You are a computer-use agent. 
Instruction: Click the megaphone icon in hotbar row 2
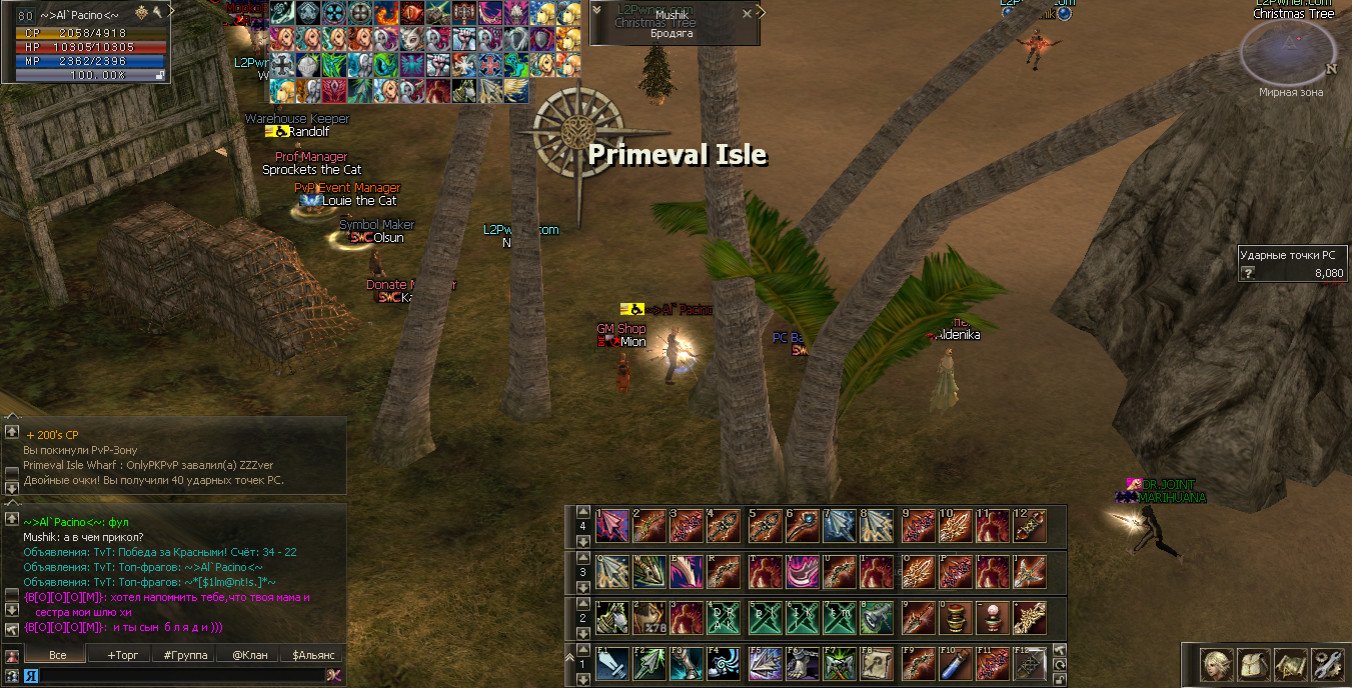[876, 617]
